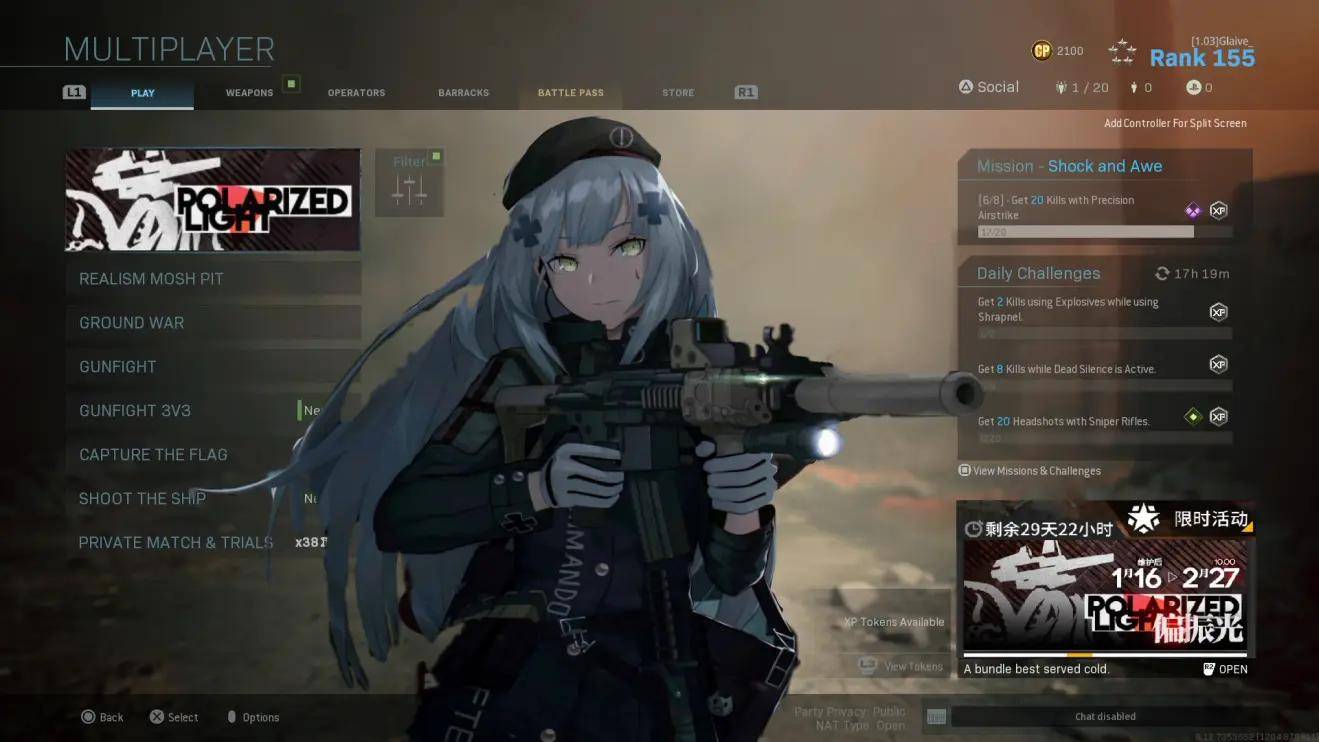
Task: Switch to the WEAPONS tab
Action: pos(248,92)
